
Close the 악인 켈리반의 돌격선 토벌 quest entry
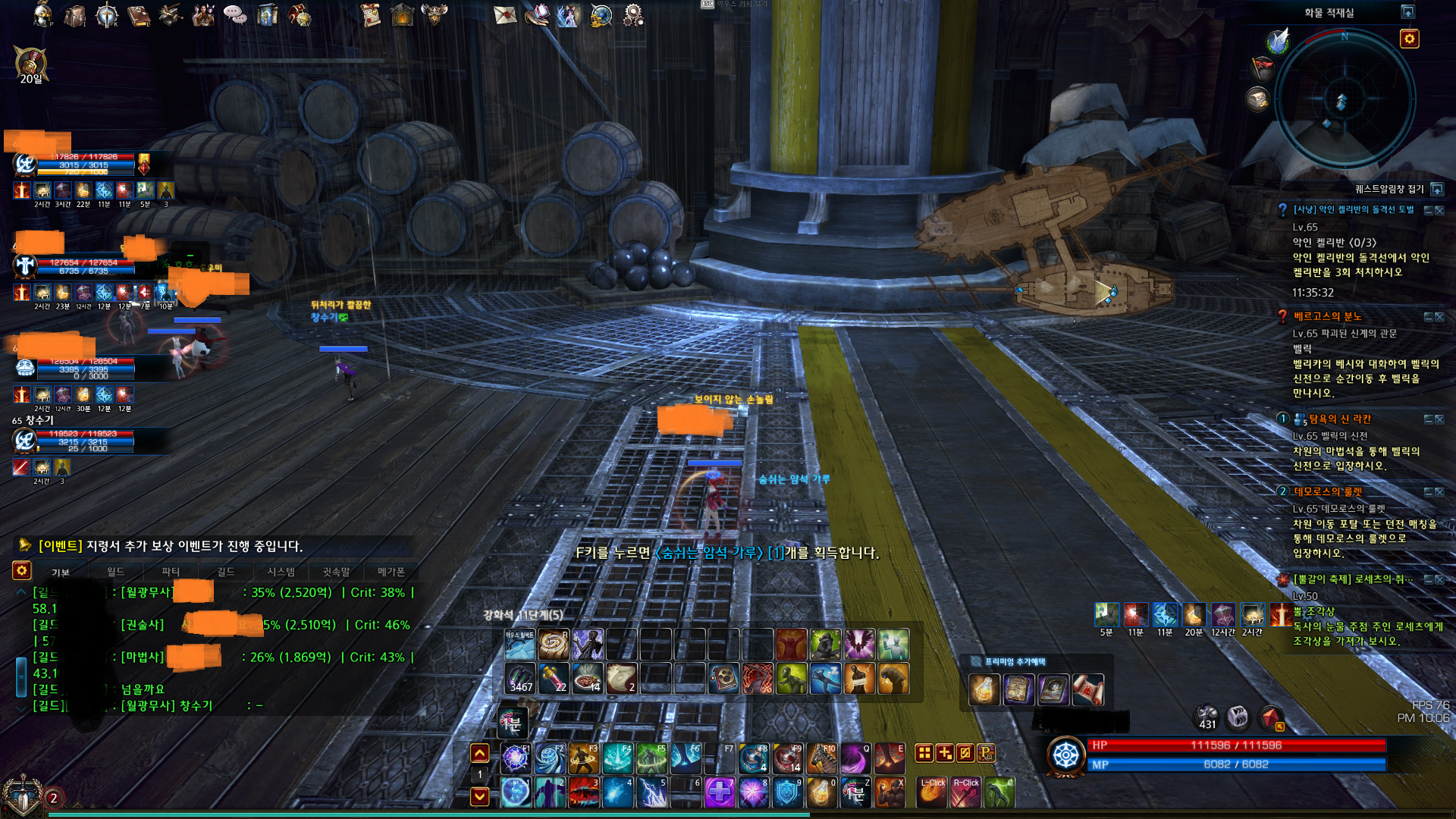point(1439,210)
